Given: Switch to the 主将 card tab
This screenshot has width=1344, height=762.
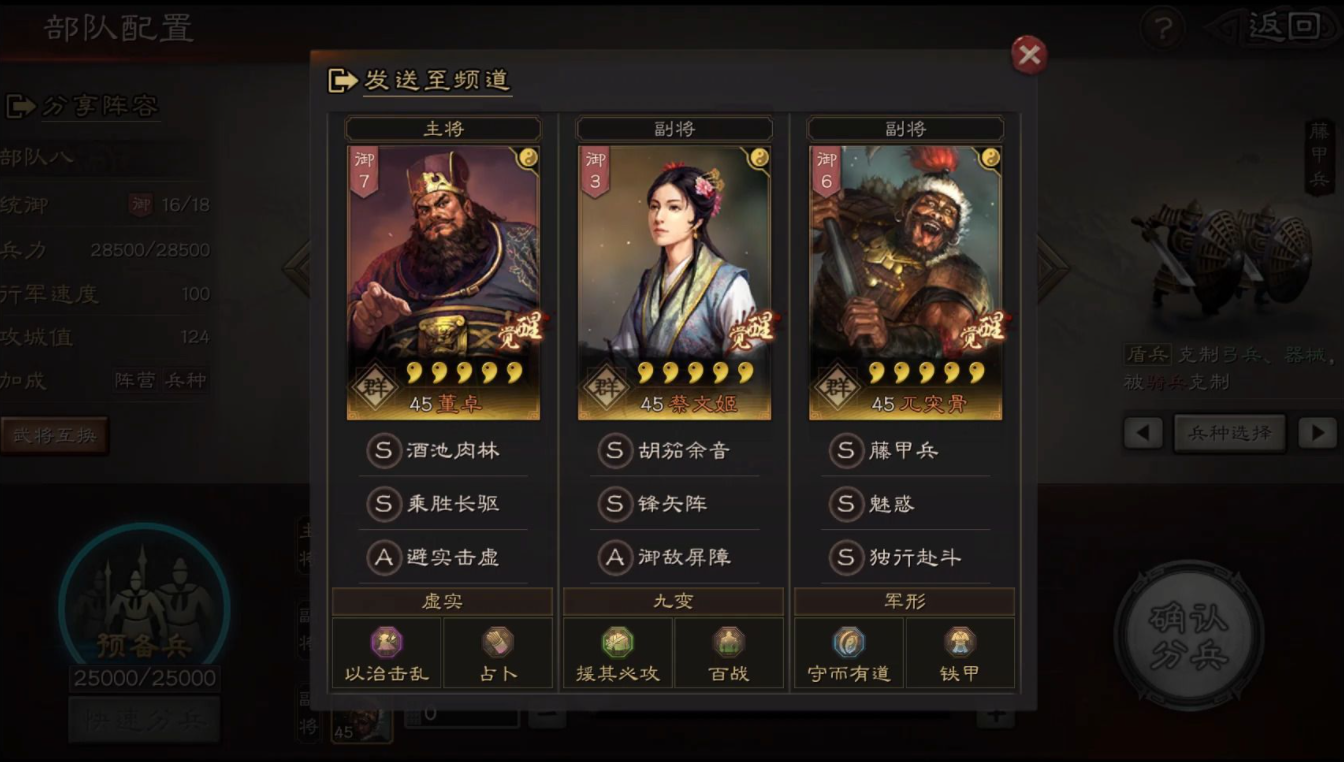Looking at the screenshot, I should [442, 128].
